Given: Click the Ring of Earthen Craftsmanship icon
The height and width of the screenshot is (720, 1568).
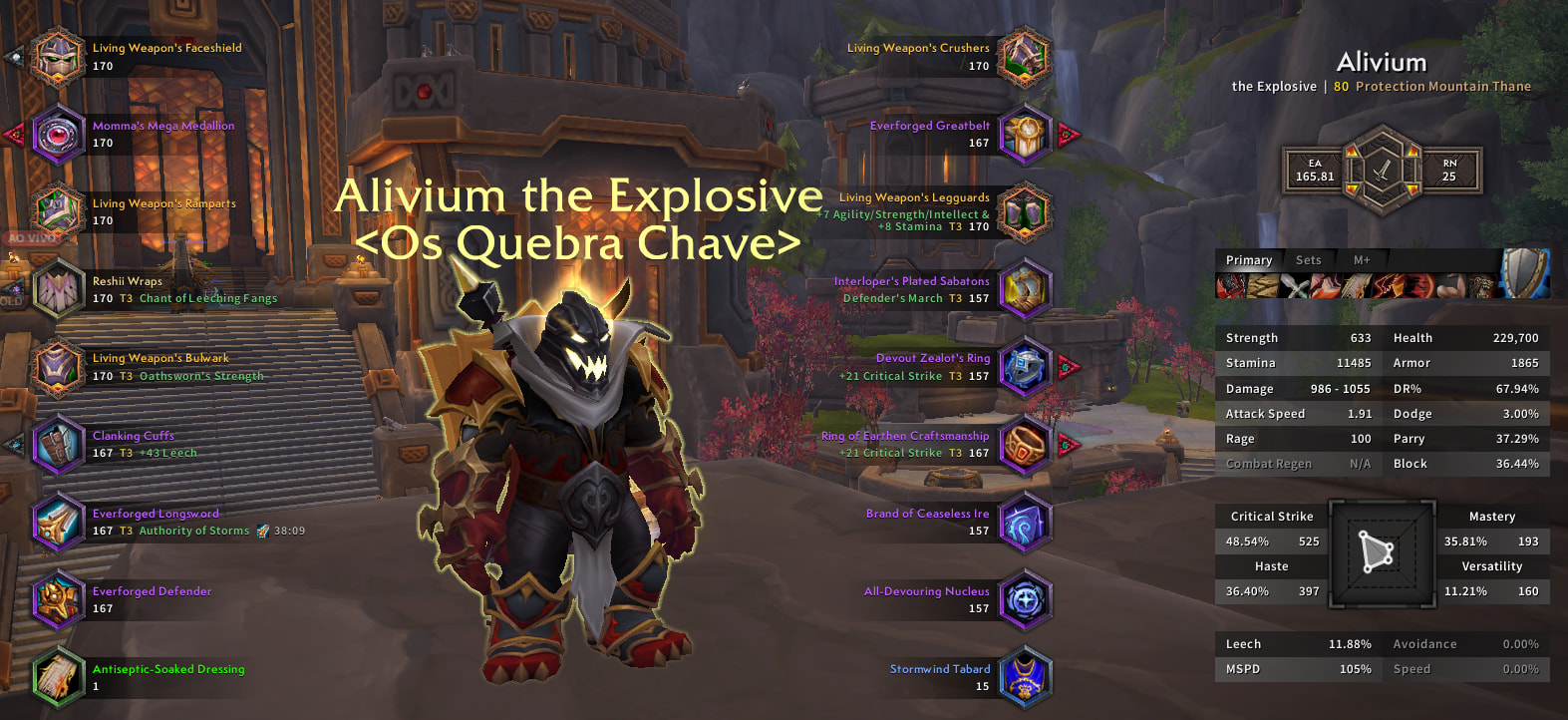Looking at the screenshot, I should [1024, 445].
